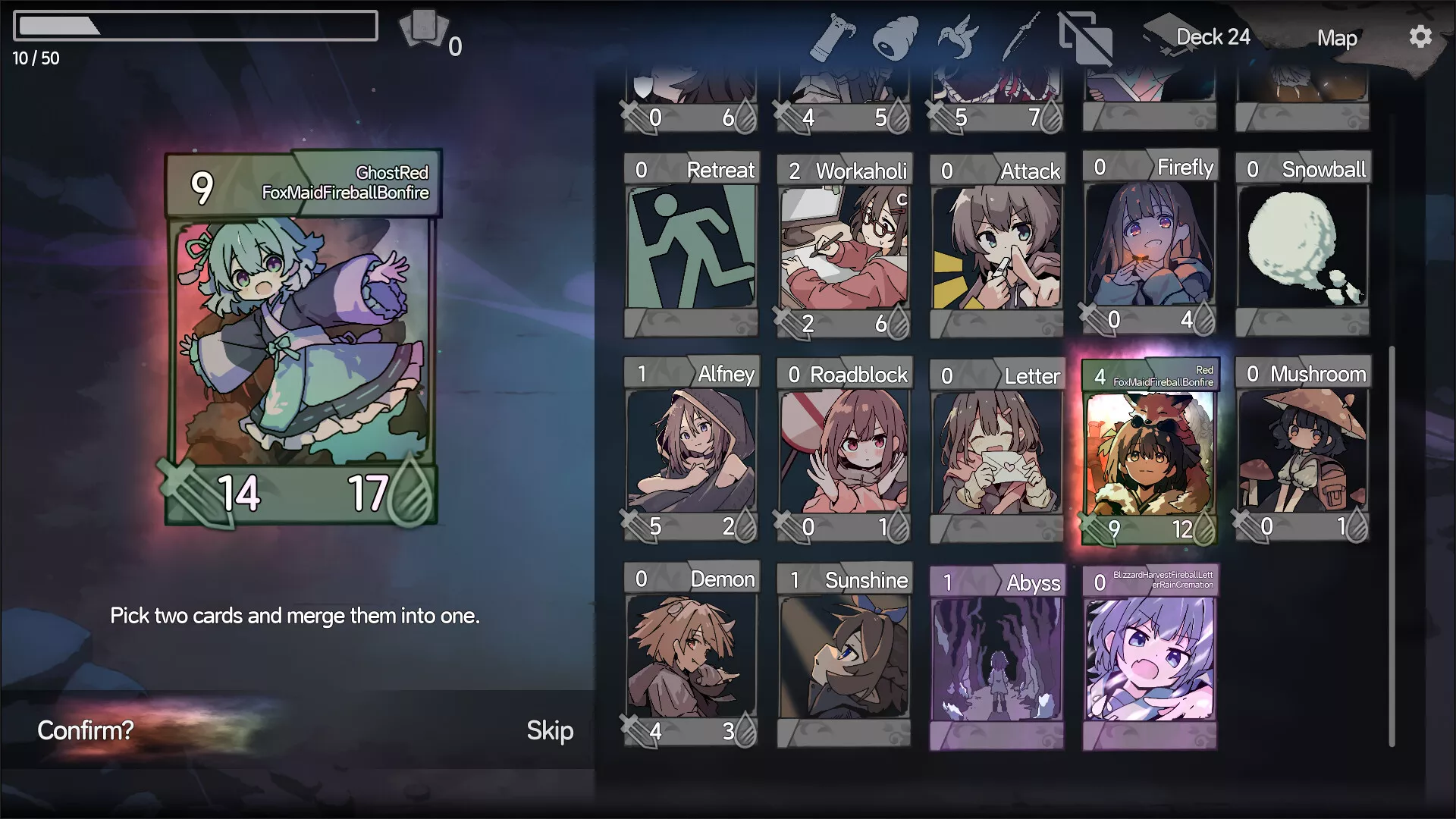Pick the Workaholi card
Viewport: 1456px width, 819px height.
click(844, 244)
